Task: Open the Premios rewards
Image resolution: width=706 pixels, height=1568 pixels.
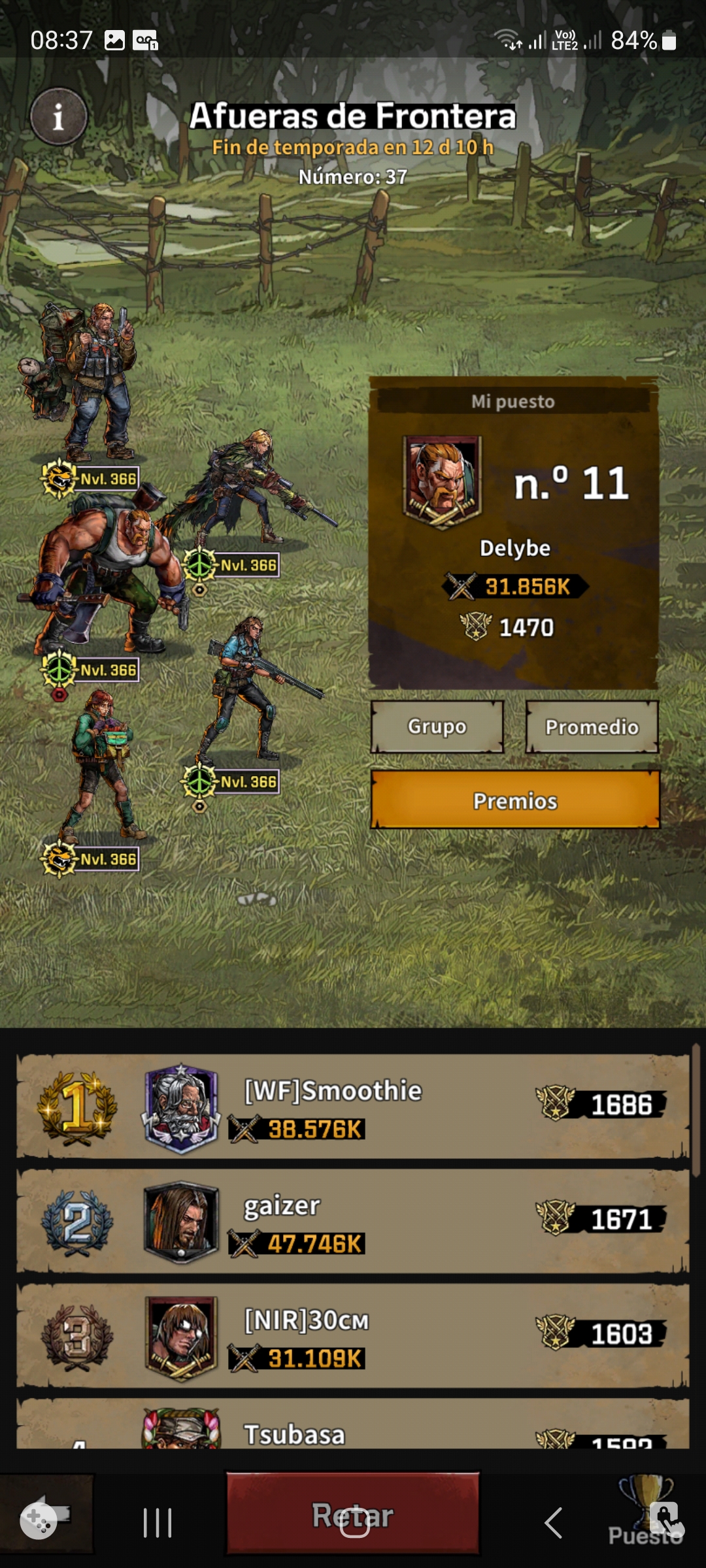Action: [515, 800]
